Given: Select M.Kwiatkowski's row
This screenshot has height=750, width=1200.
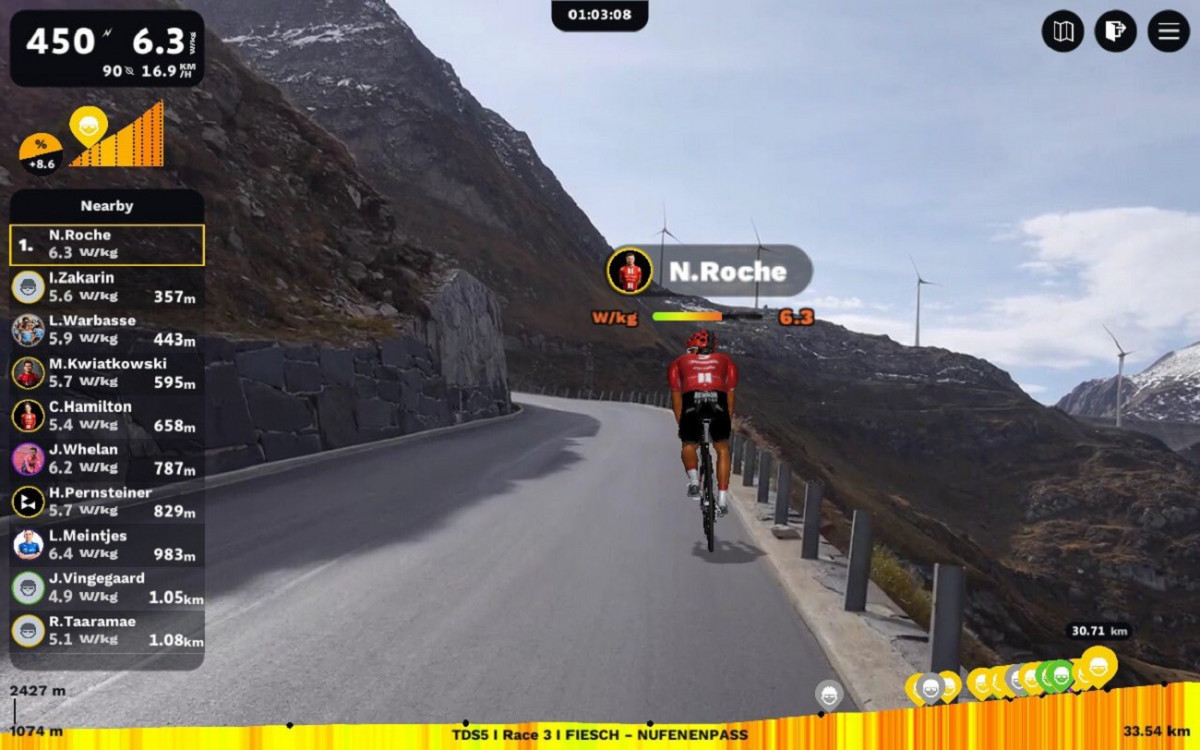Looking at the screenshot, I should coord(107,373).
